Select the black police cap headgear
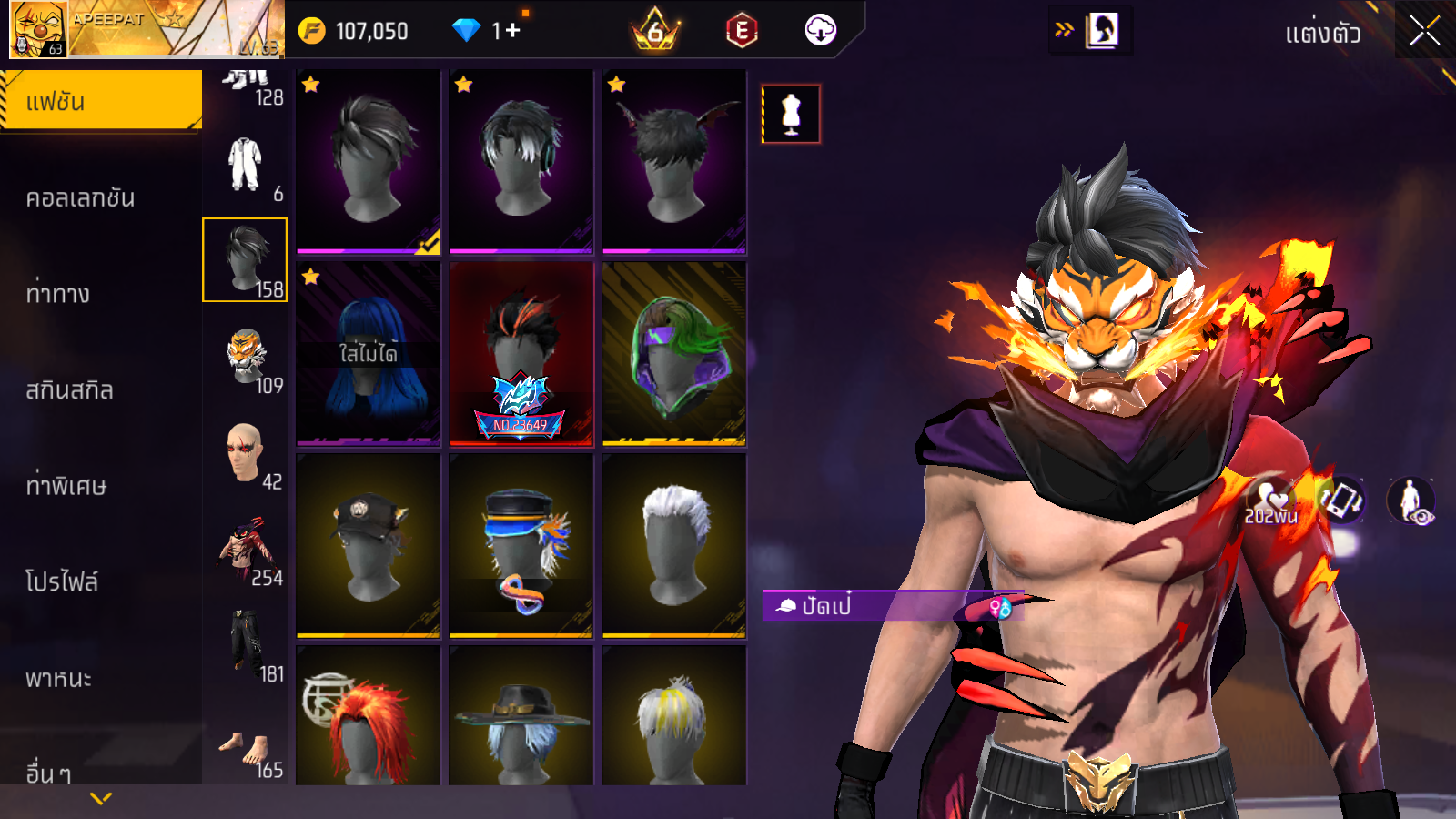Viewport: 1456px width, 819px height. (368, 545)
